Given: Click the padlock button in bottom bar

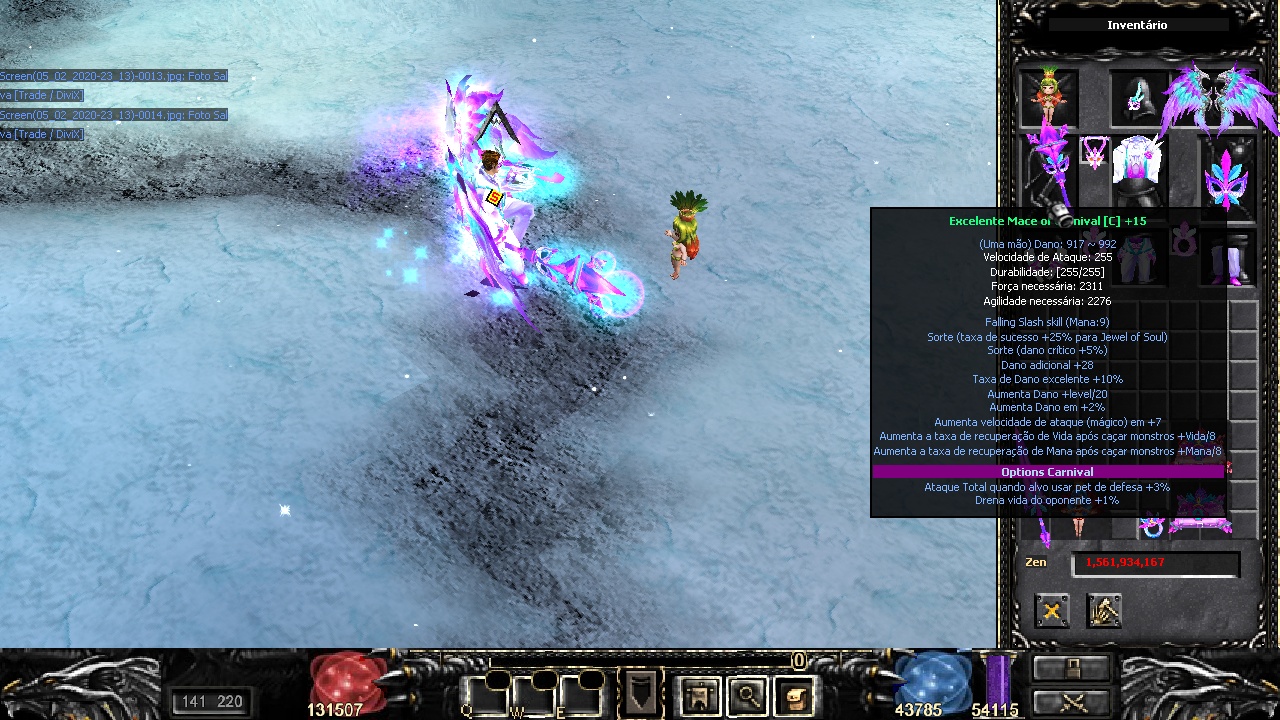Looking at the screenshot, I should (x=1071, y=668).
